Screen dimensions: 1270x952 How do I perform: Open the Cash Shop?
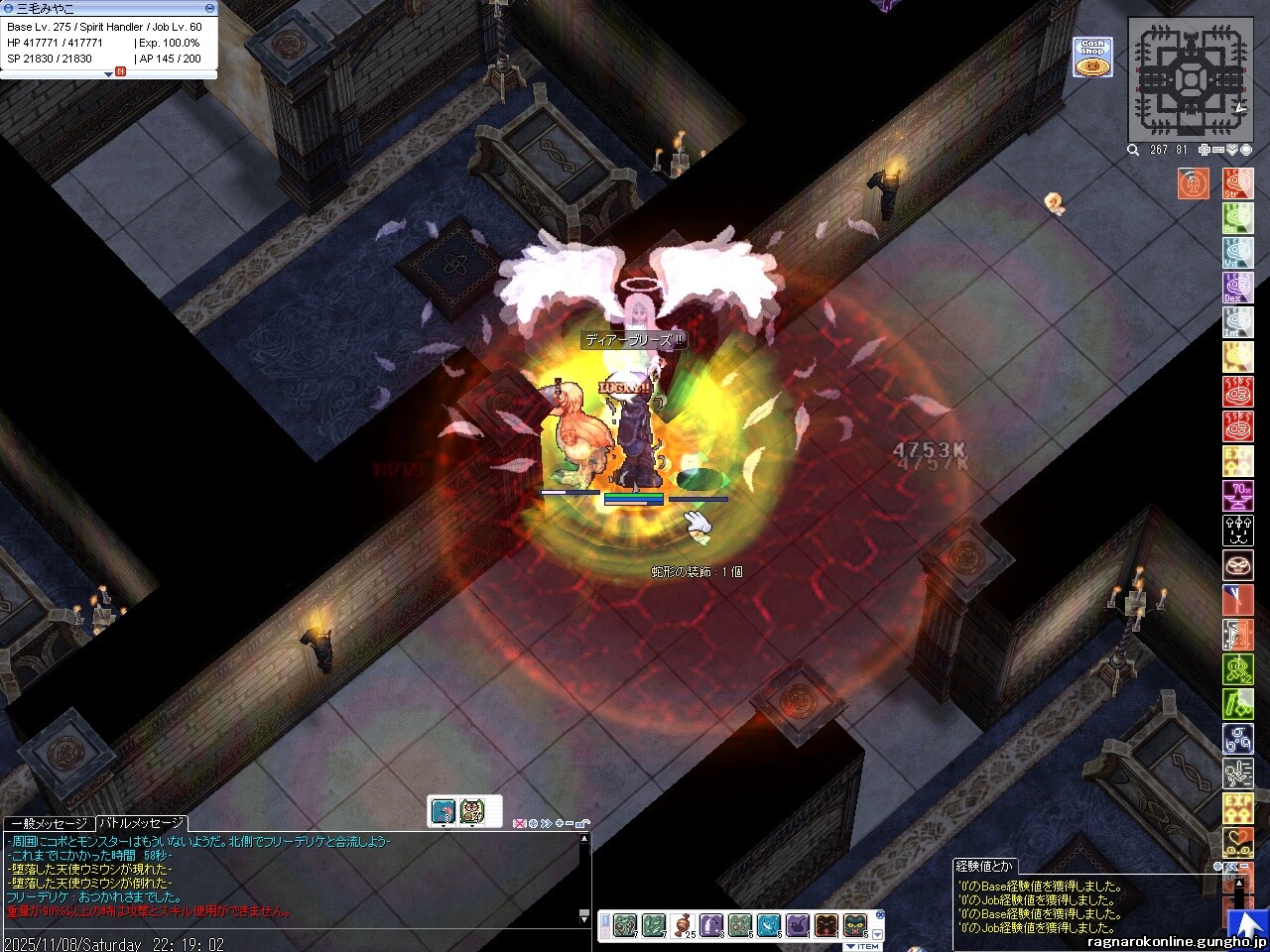click(1091, 57)
